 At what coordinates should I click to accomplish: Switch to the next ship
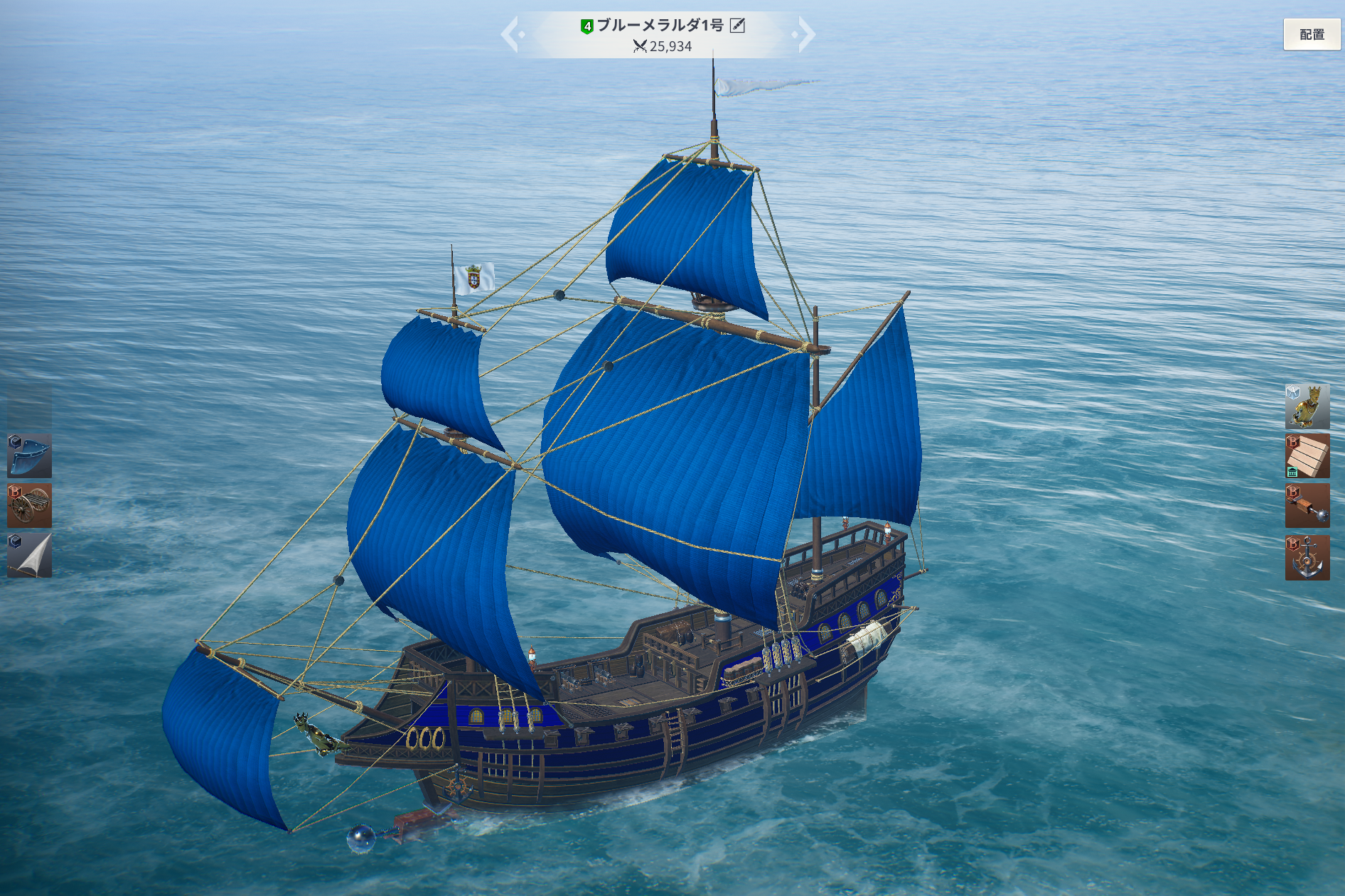click(x=806, y=34)
